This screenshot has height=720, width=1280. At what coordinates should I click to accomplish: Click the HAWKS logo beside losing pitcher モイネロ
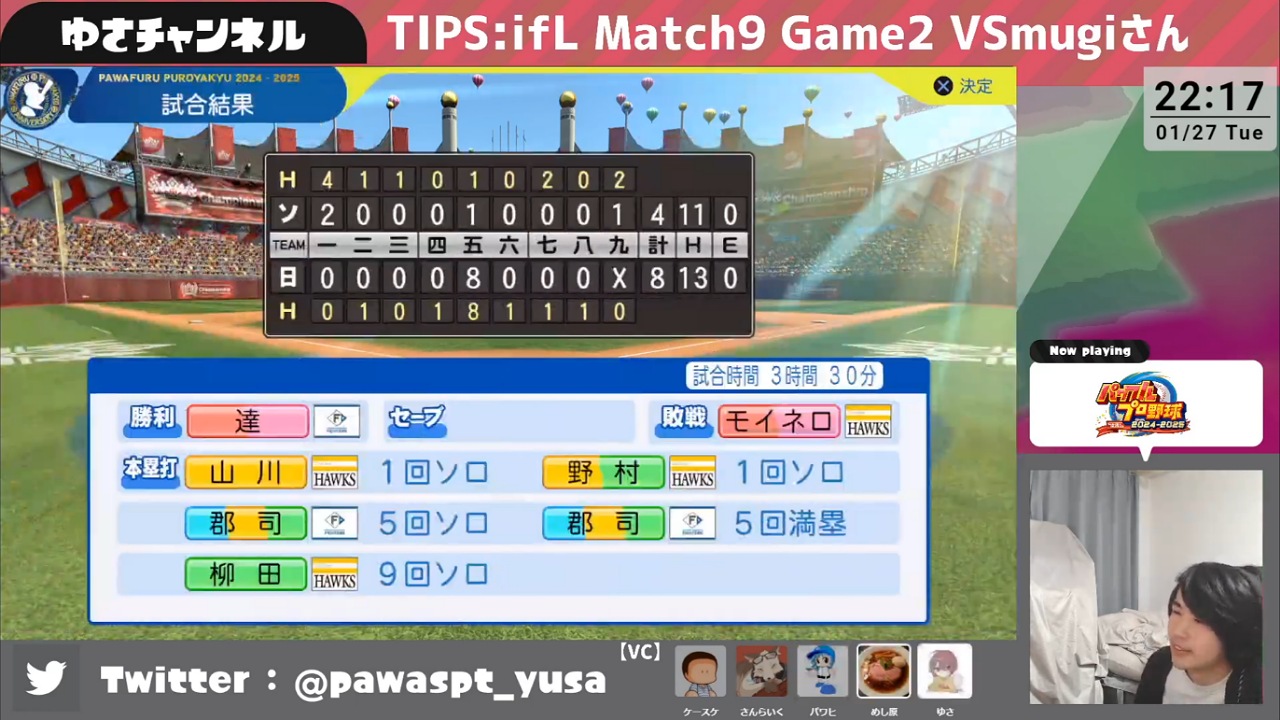(x=867, y=421)
